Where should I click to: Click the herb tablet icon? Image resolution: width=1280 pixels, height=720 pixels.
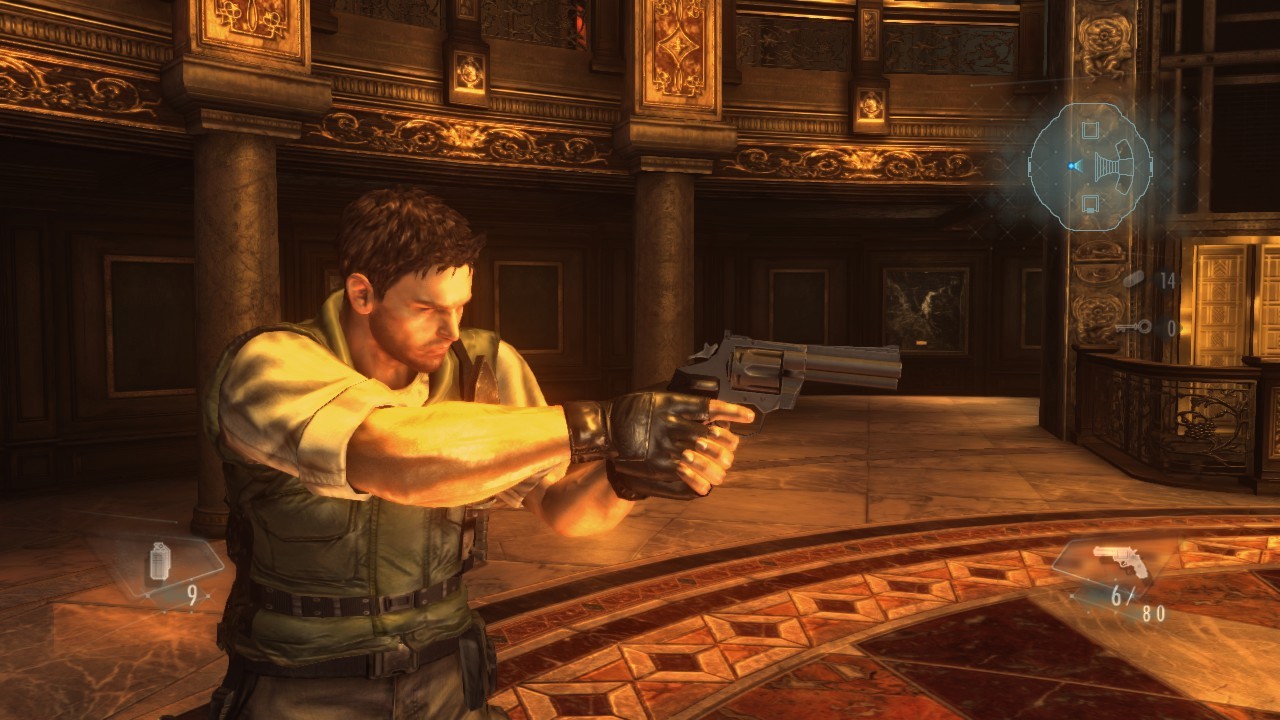point(1135,280)
